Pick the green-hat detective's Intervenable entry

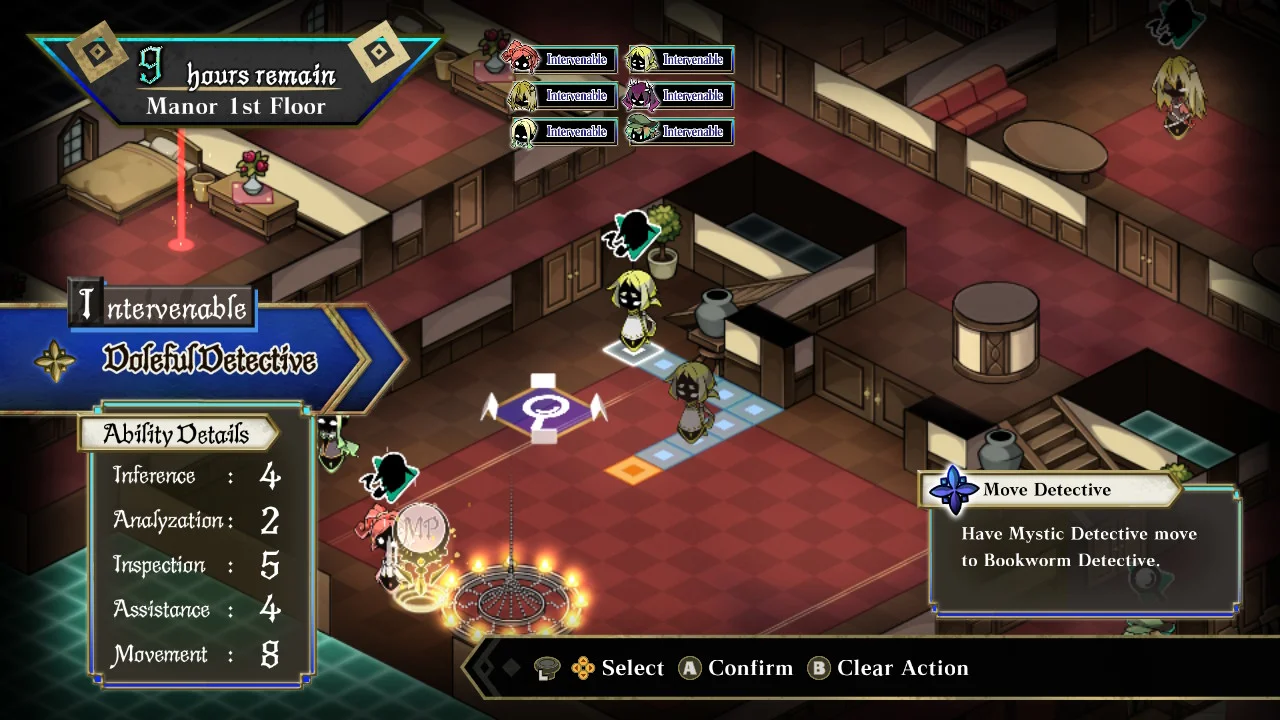(x=680, y=132)
